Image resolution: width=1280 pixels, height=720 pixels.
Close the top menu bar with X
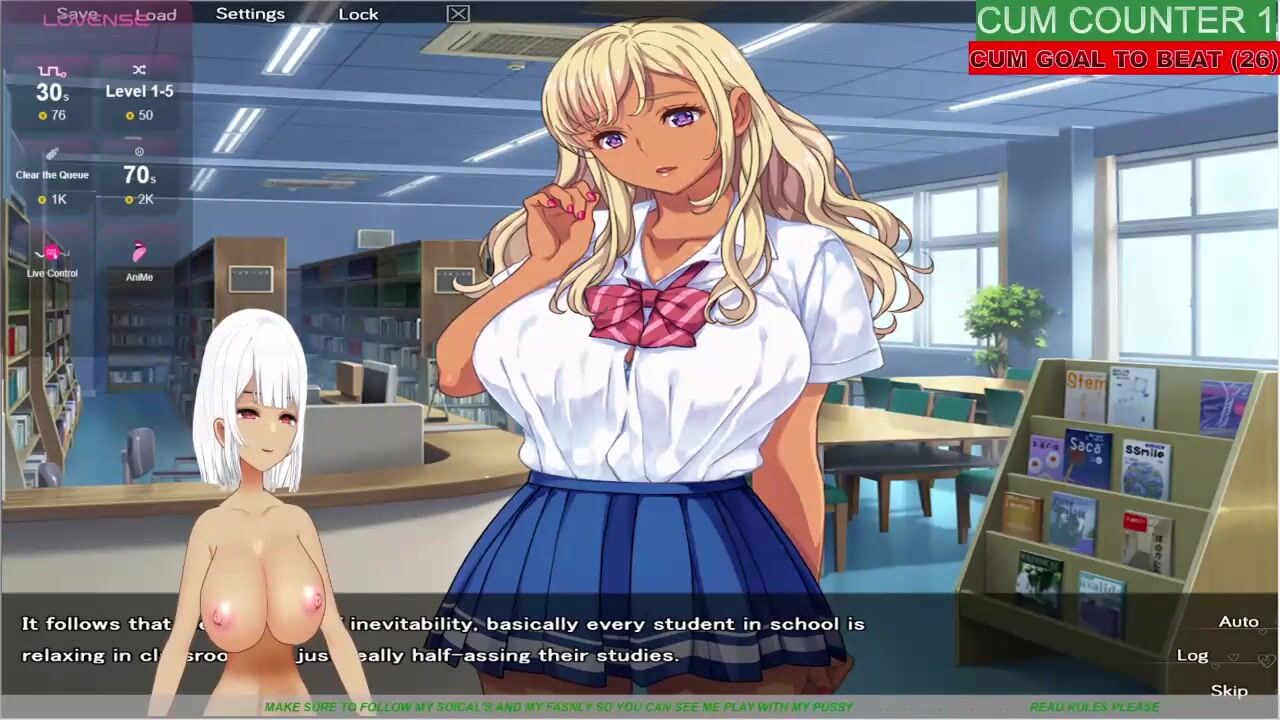click(x=458, y=14)
